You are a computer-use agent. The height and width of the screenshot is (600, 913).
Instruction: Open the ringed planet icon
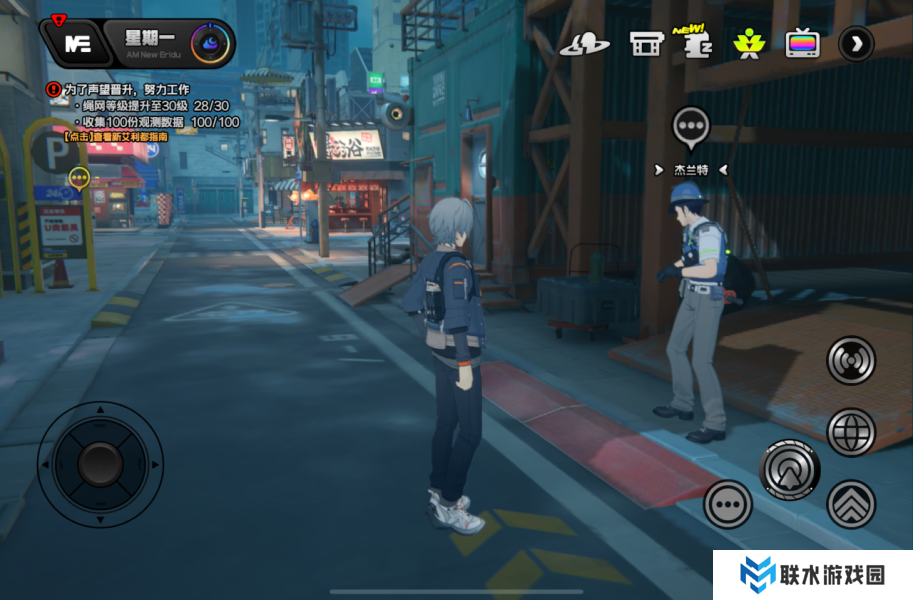[x=584, y=44]
